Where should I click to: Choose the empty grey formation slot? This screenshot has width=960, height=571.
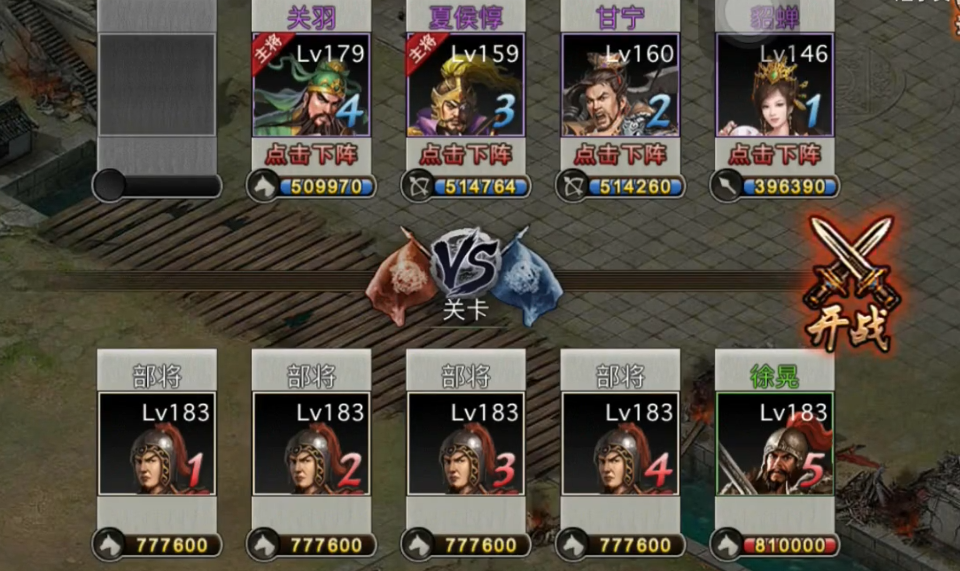pos(157,85)
